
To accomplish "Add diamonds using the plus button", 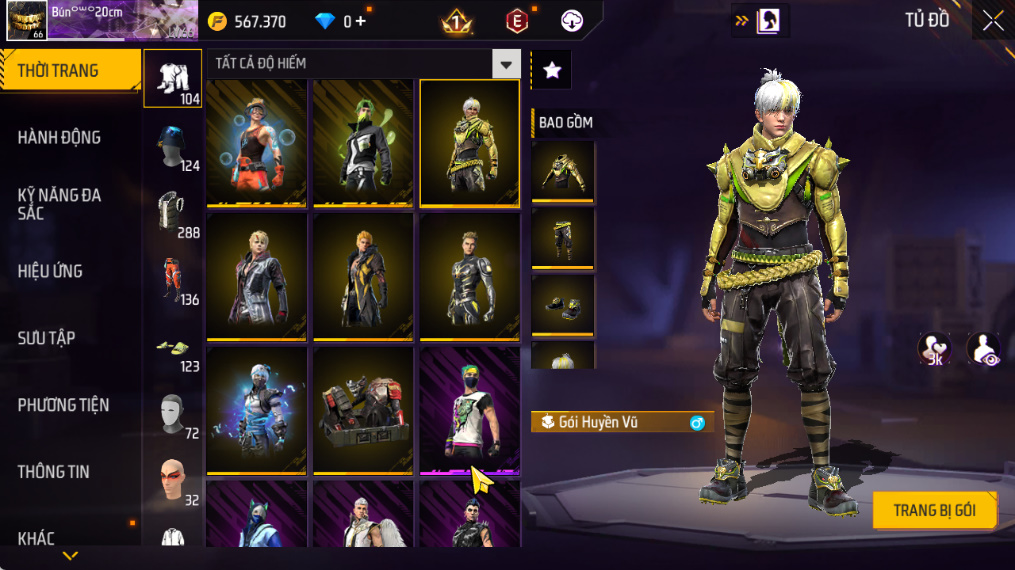I will click(360, 21).
